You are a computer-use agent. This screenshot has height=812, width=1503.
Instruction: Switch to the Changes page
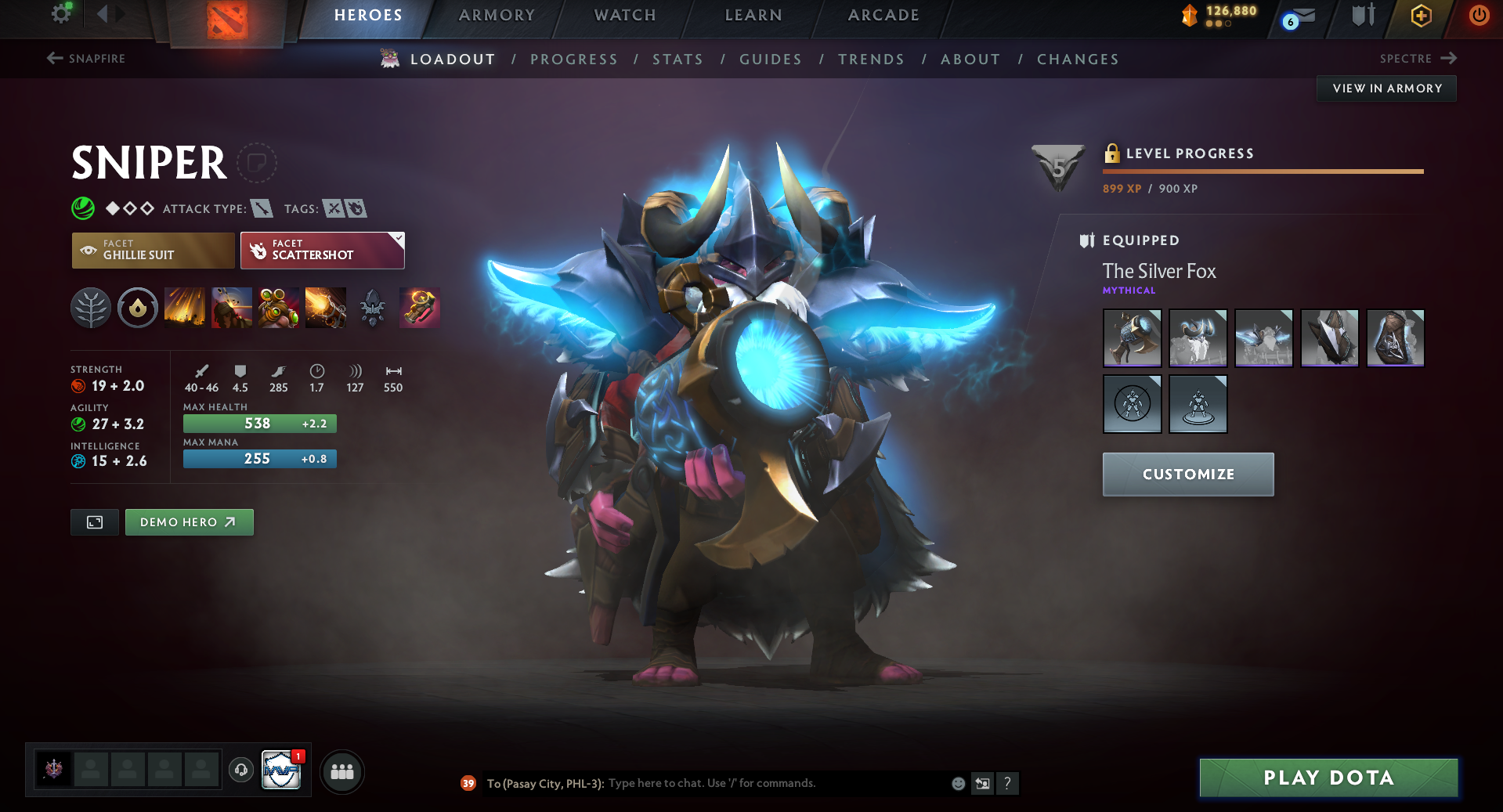point(1078,60)
